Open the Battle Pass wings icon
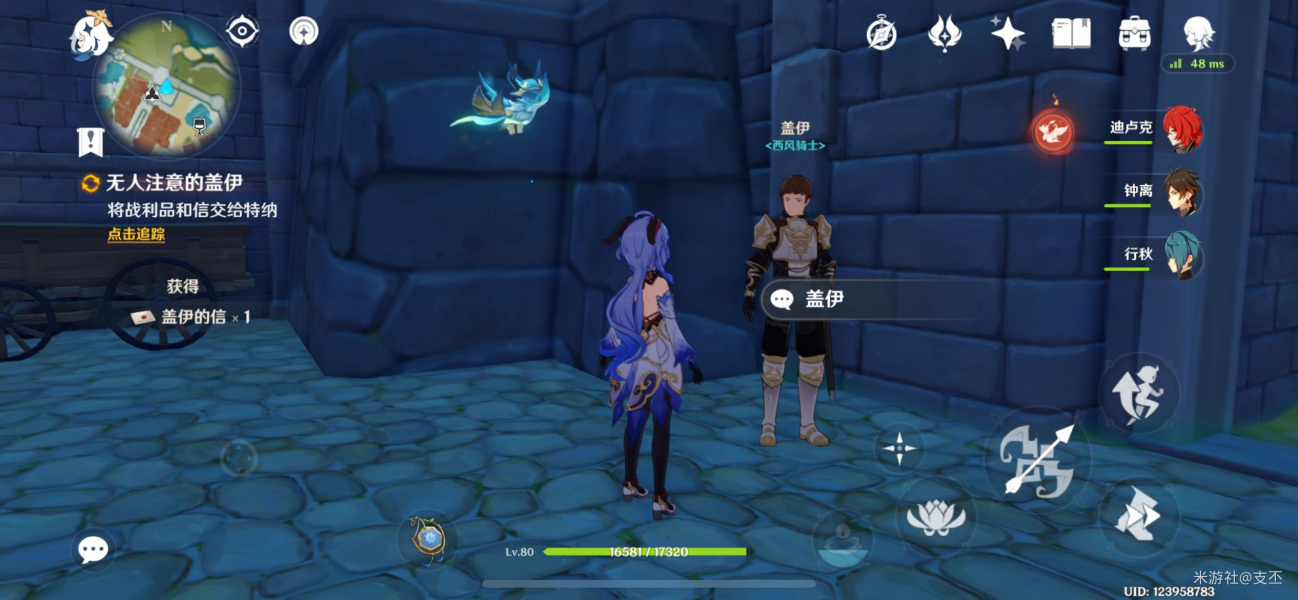The width and height of the screenshot is (1298, 600). [944, 34]
